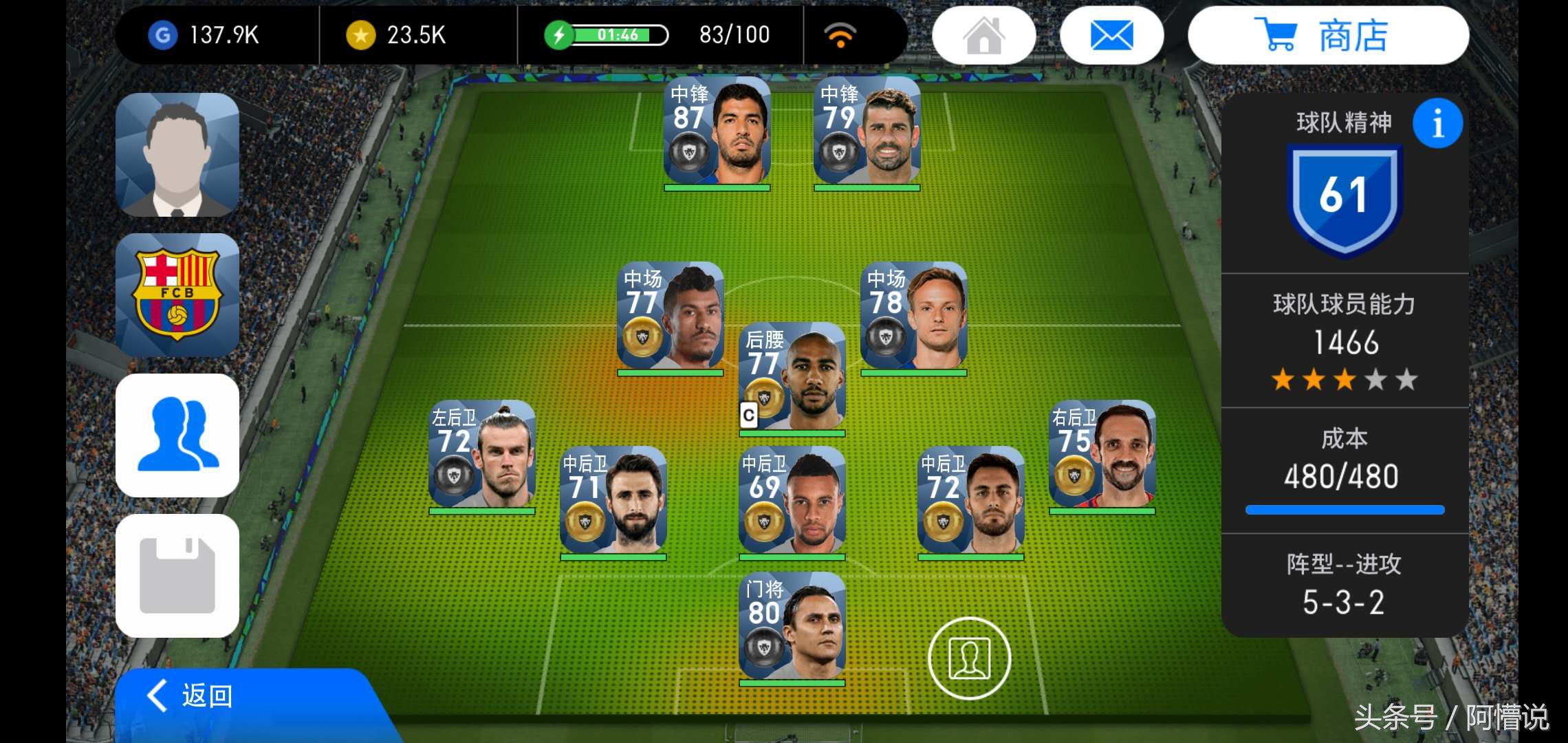Pick the captain 后腰 77 card
Viewport: 1568px width, 743px height.
792,378
